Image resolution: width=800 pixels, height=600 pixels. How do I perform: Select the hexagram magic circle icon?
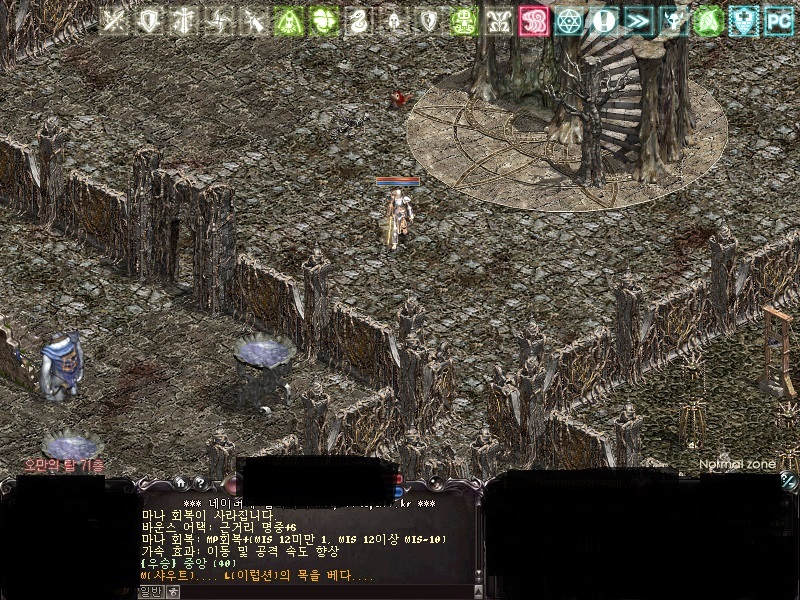[x=568, y=21]
